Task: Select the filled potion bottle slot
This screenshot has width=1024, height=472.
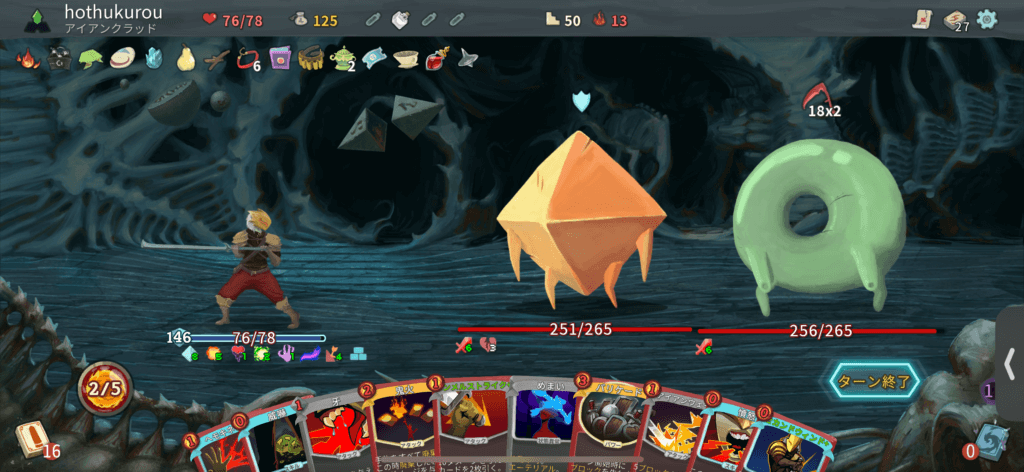Action: [399, 19]
